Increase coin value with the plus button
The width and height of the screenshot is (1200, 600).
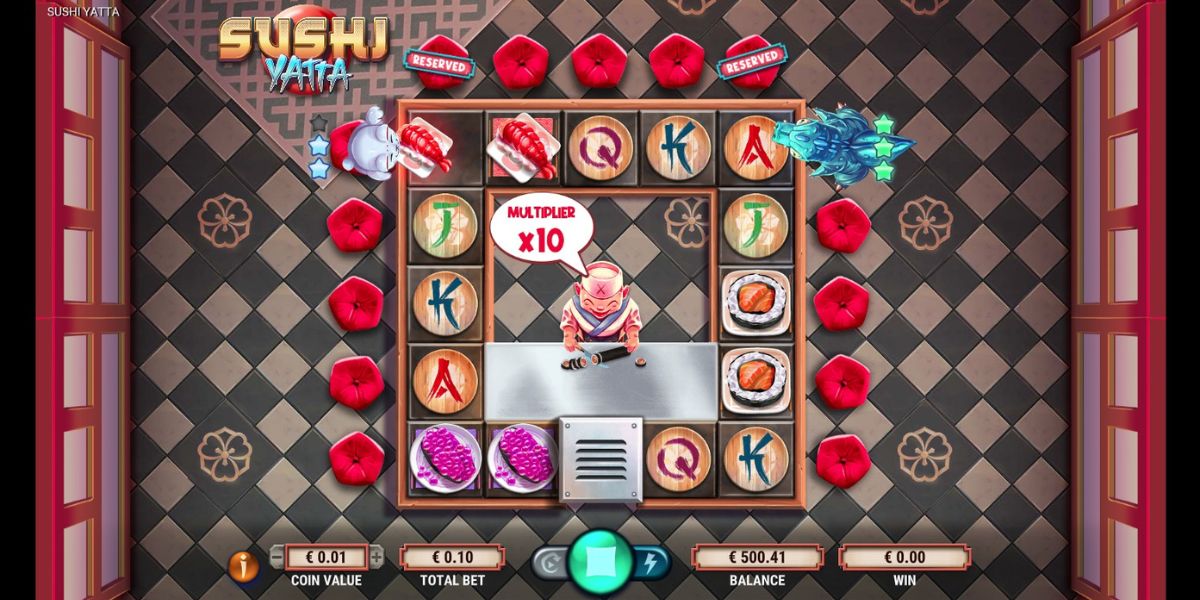click(x=377, y=557)
